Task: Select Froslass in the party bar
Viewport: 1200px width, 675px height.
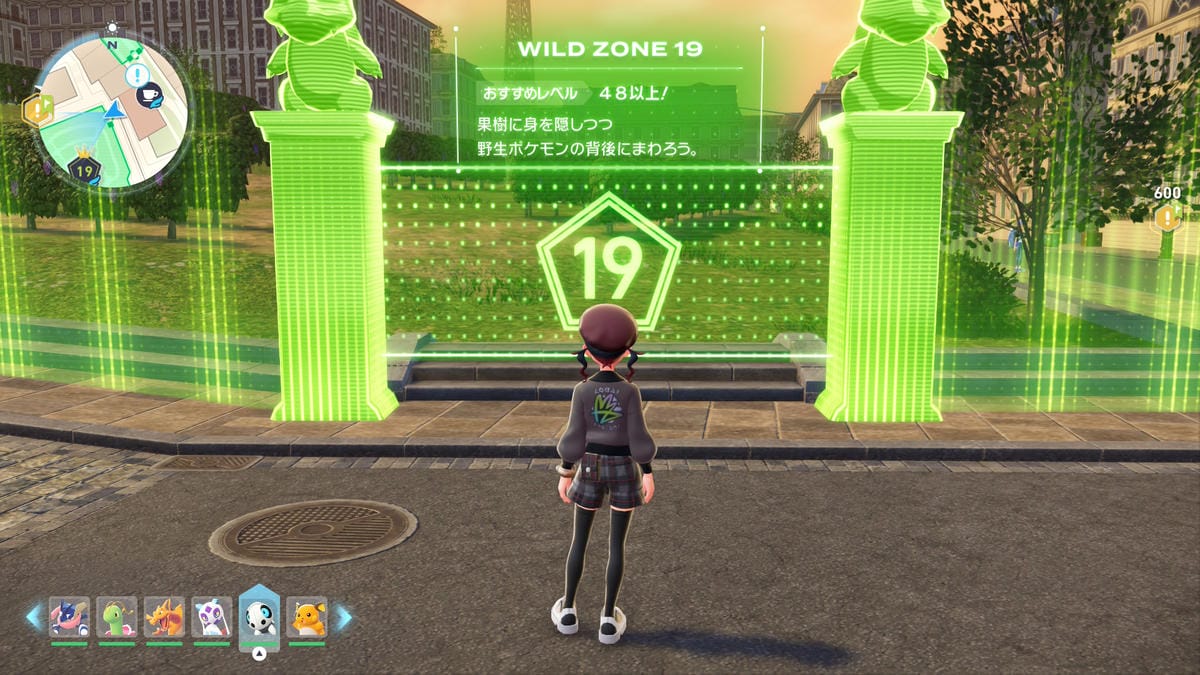Action: 211,617
